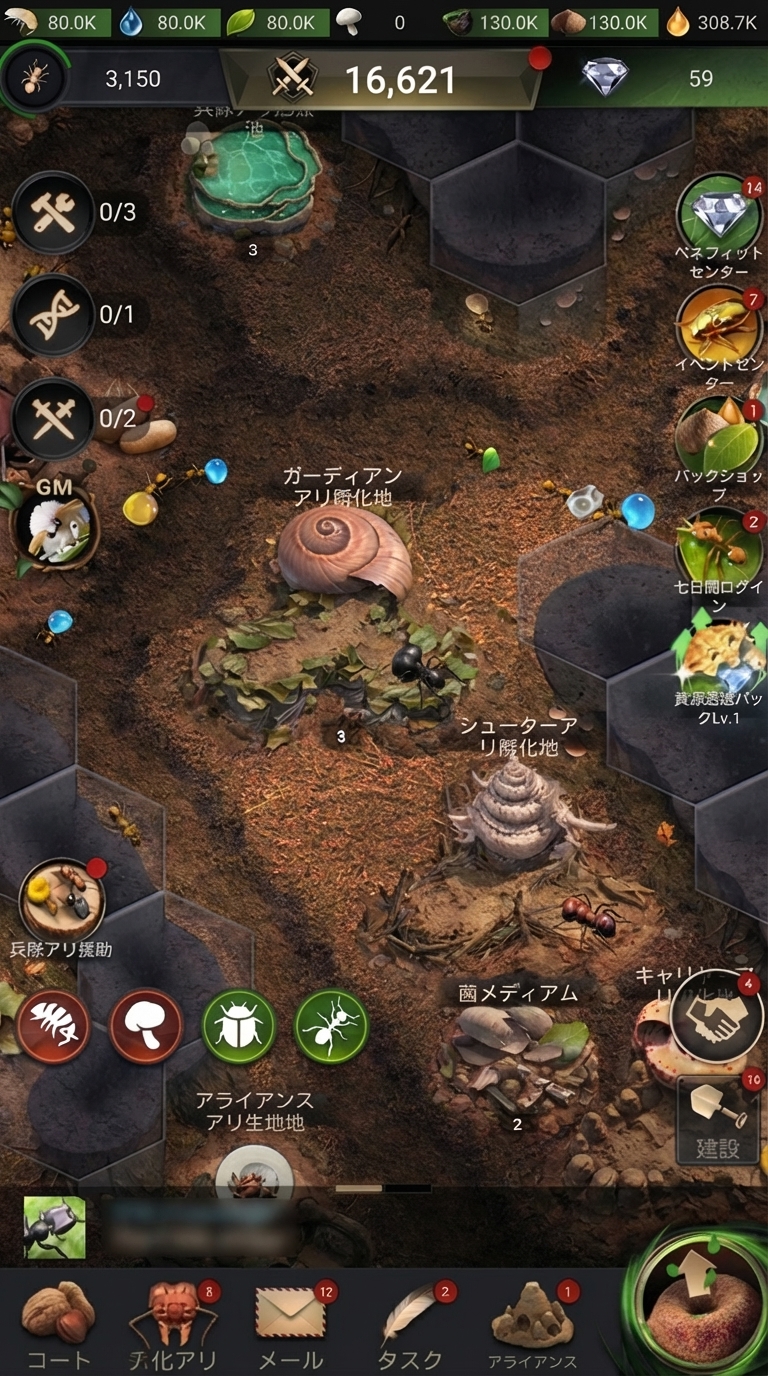The height and width of the screenshot is (1376, 768).
Task: Switch to the コート nuts tab
Action: [x=58, y=1321]
